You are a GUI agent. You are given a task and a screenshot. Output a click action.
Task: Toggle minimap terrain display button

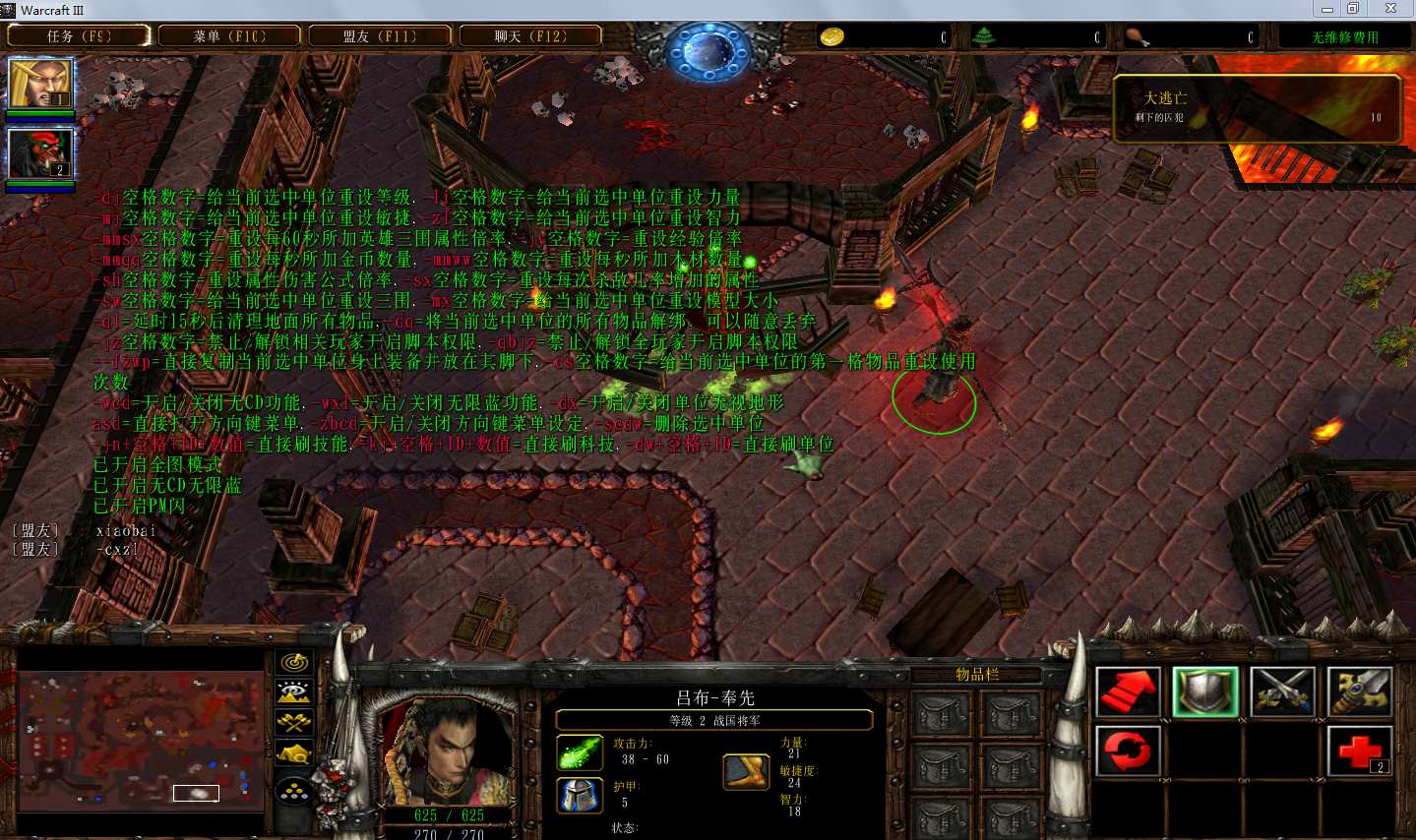point(294,692)
